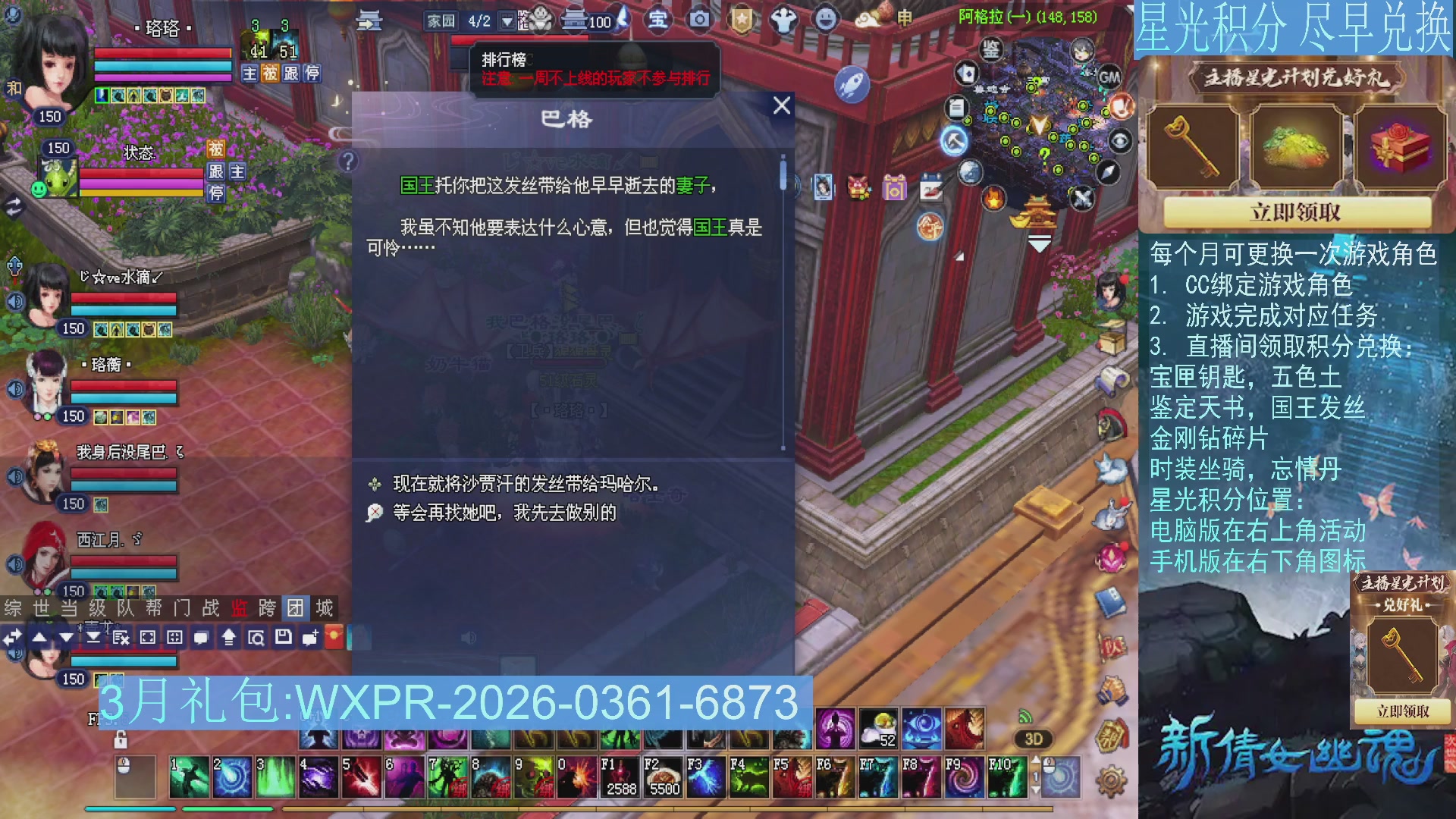Open the world map globe icon near the minimap
This screenshot has width=1456, height=819.
point(970,171)
